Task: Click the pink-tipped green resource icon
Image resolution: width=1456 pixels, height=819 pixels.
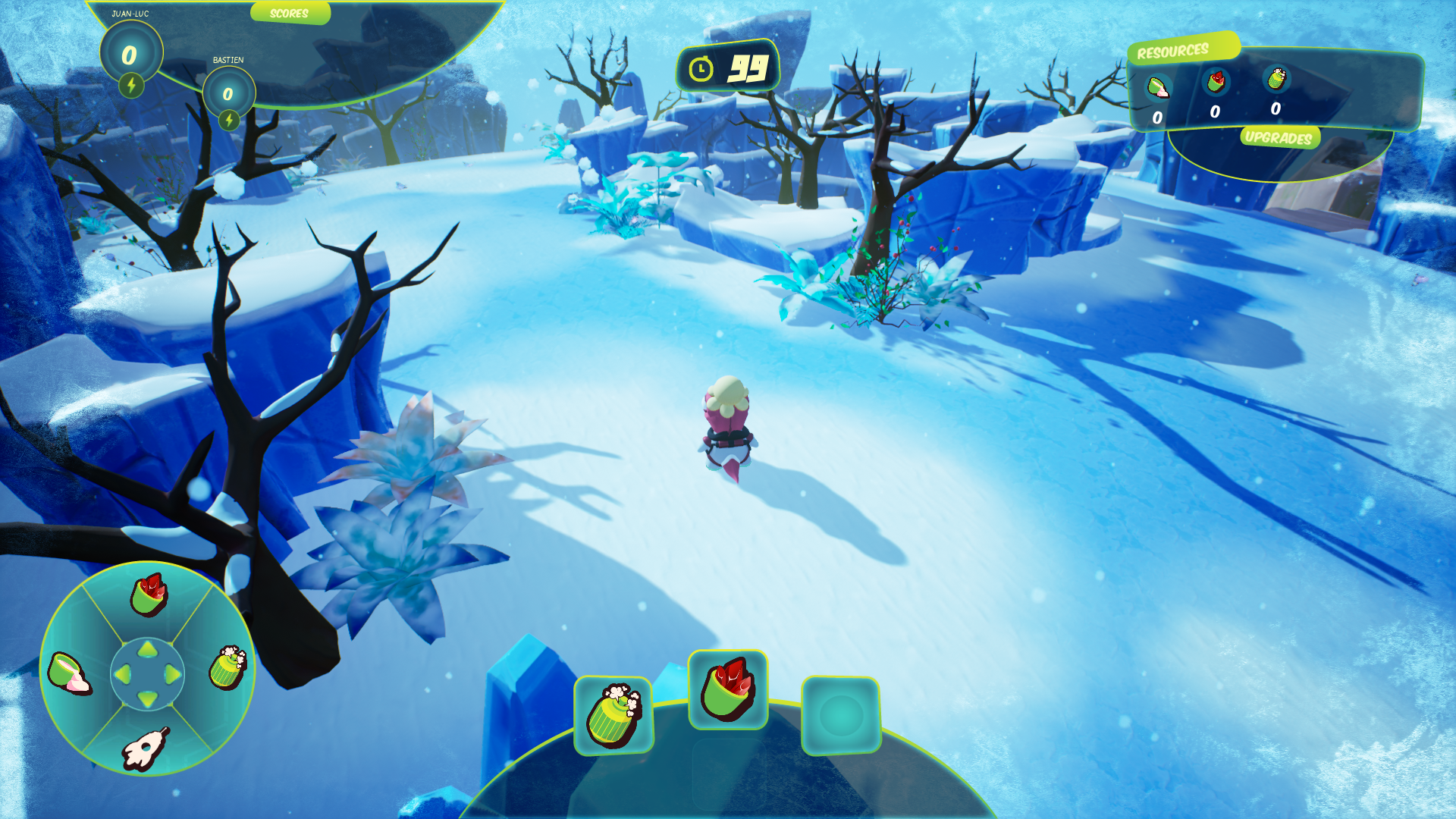Action: (x=1158, y=87)
